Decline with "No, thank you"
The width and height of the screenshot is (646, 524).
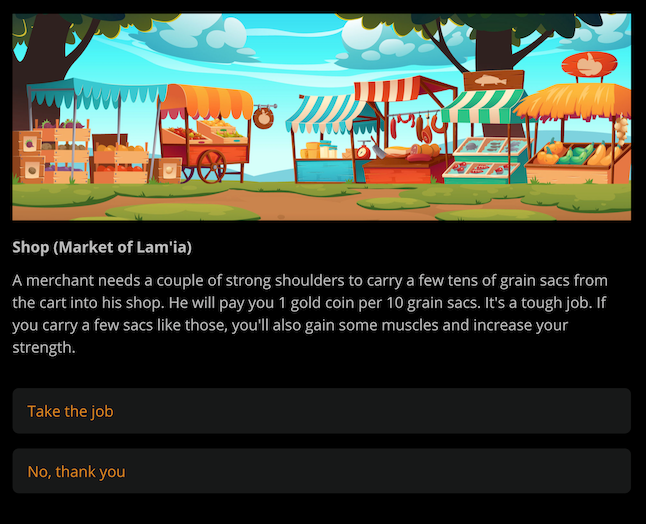(x=321, y=471)
